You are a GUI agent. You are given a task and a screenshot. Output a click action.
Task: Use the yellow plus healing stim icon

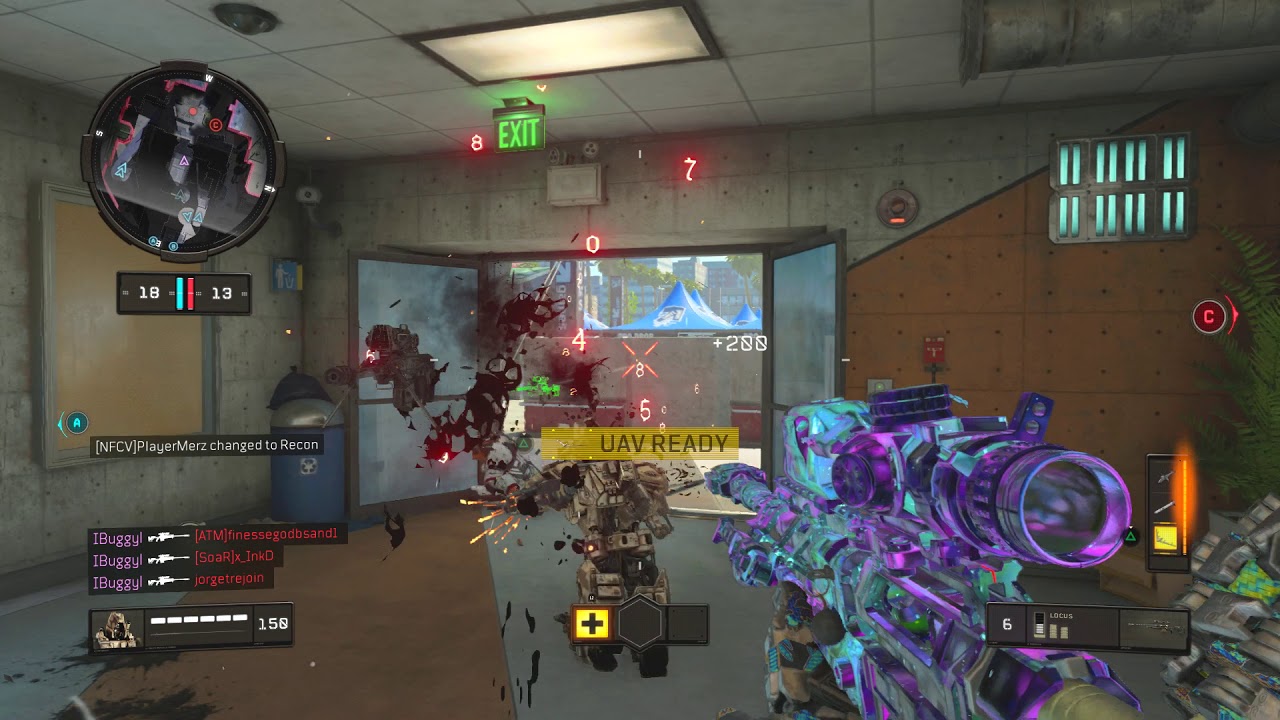591,625
